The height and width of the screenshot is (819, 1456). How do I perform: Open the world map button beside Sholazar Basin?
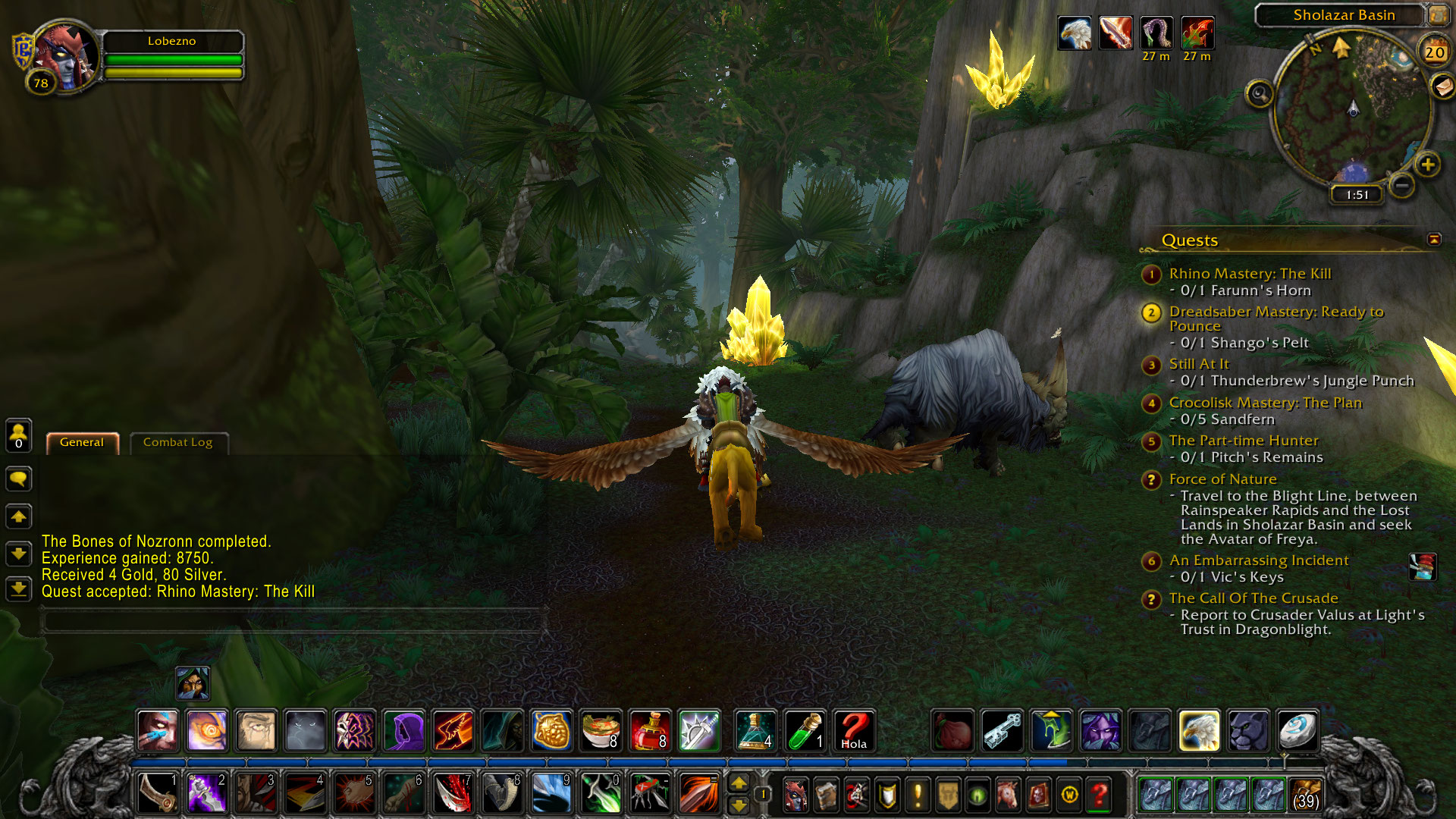[x=1437, y=14]
